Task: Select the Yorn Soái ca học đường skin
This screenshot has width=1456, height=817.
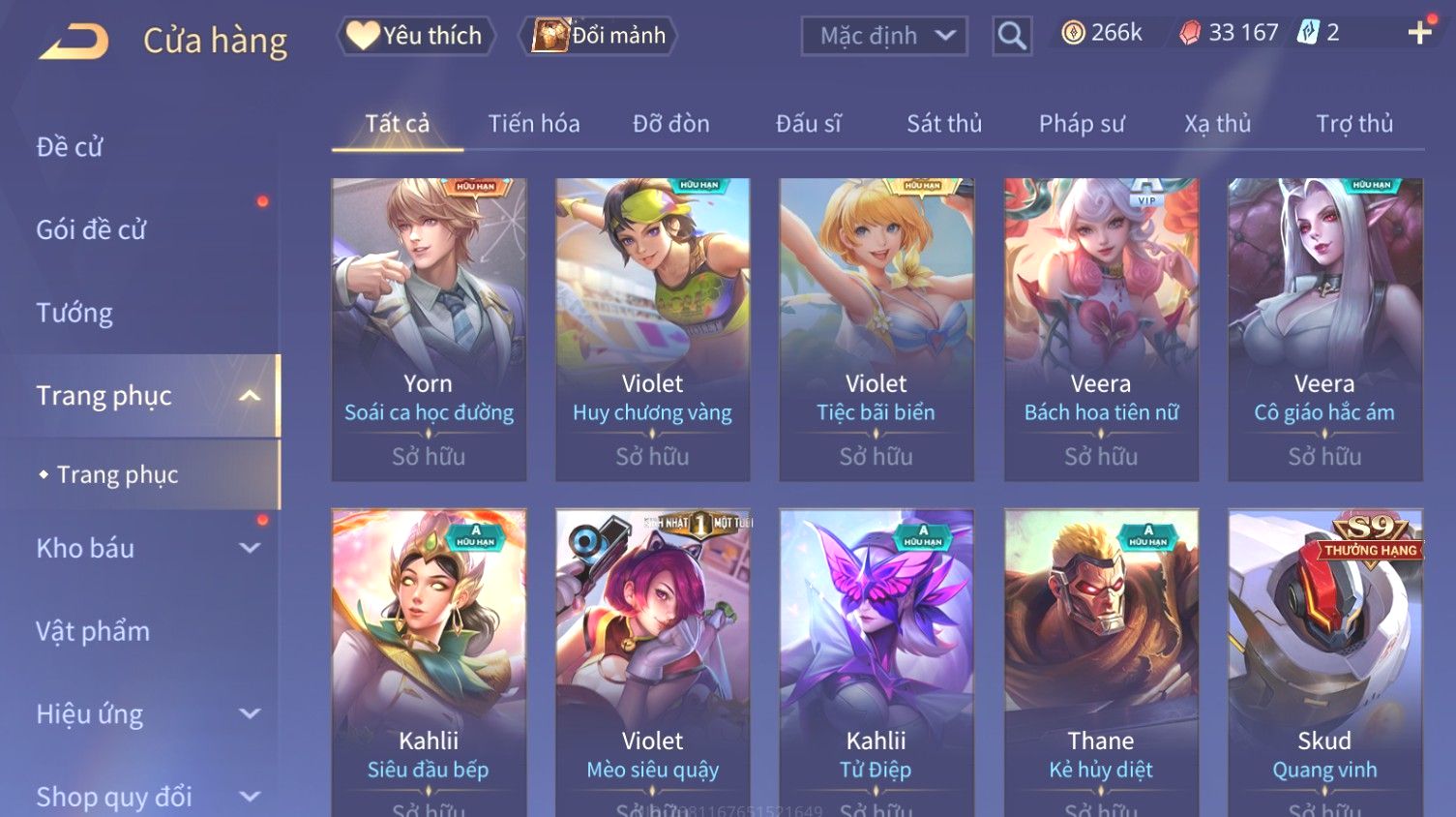Action: coord(429,329)
